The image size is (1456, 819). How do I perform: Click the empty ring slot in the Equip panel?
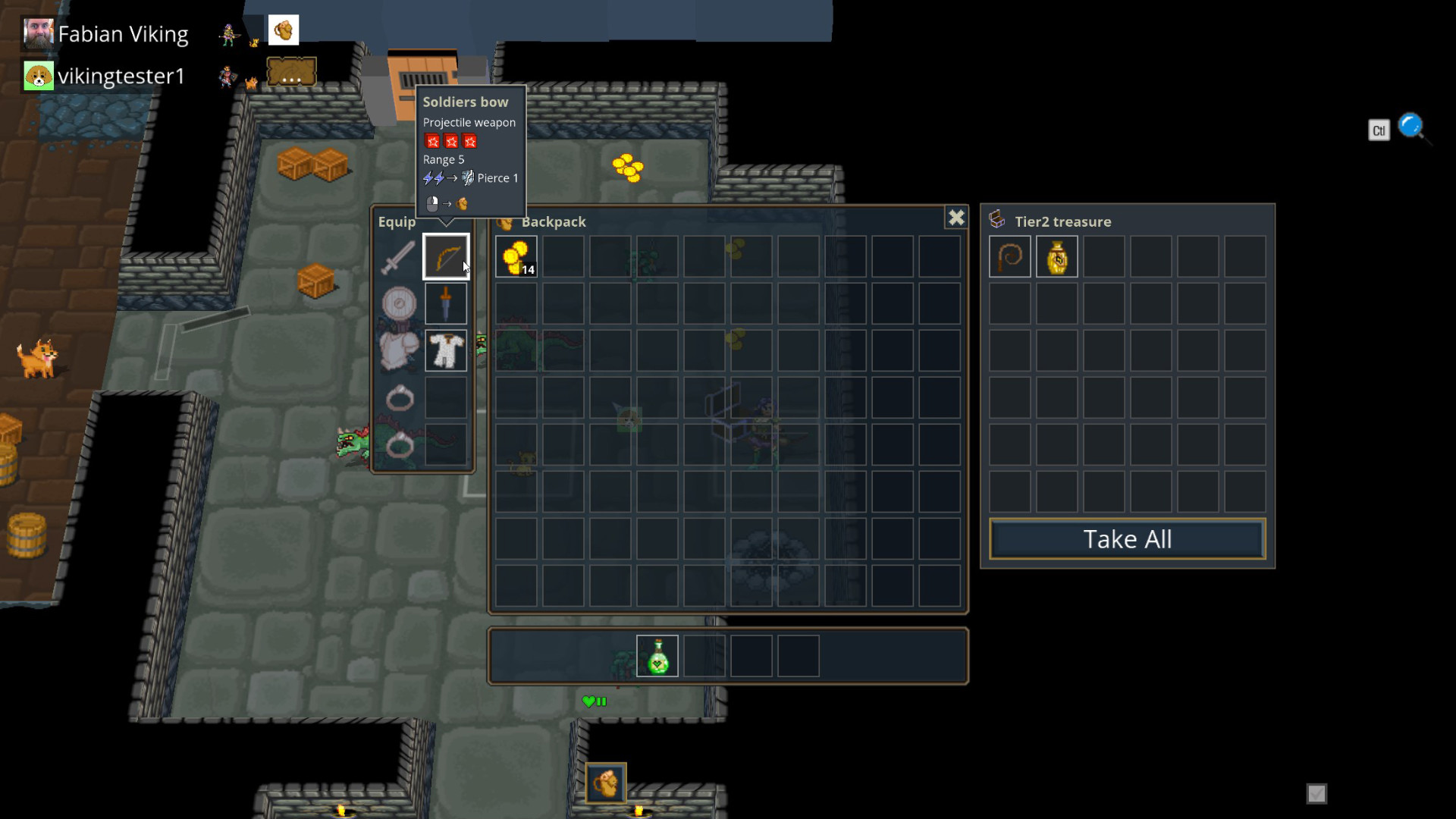[x=446, y=398]
